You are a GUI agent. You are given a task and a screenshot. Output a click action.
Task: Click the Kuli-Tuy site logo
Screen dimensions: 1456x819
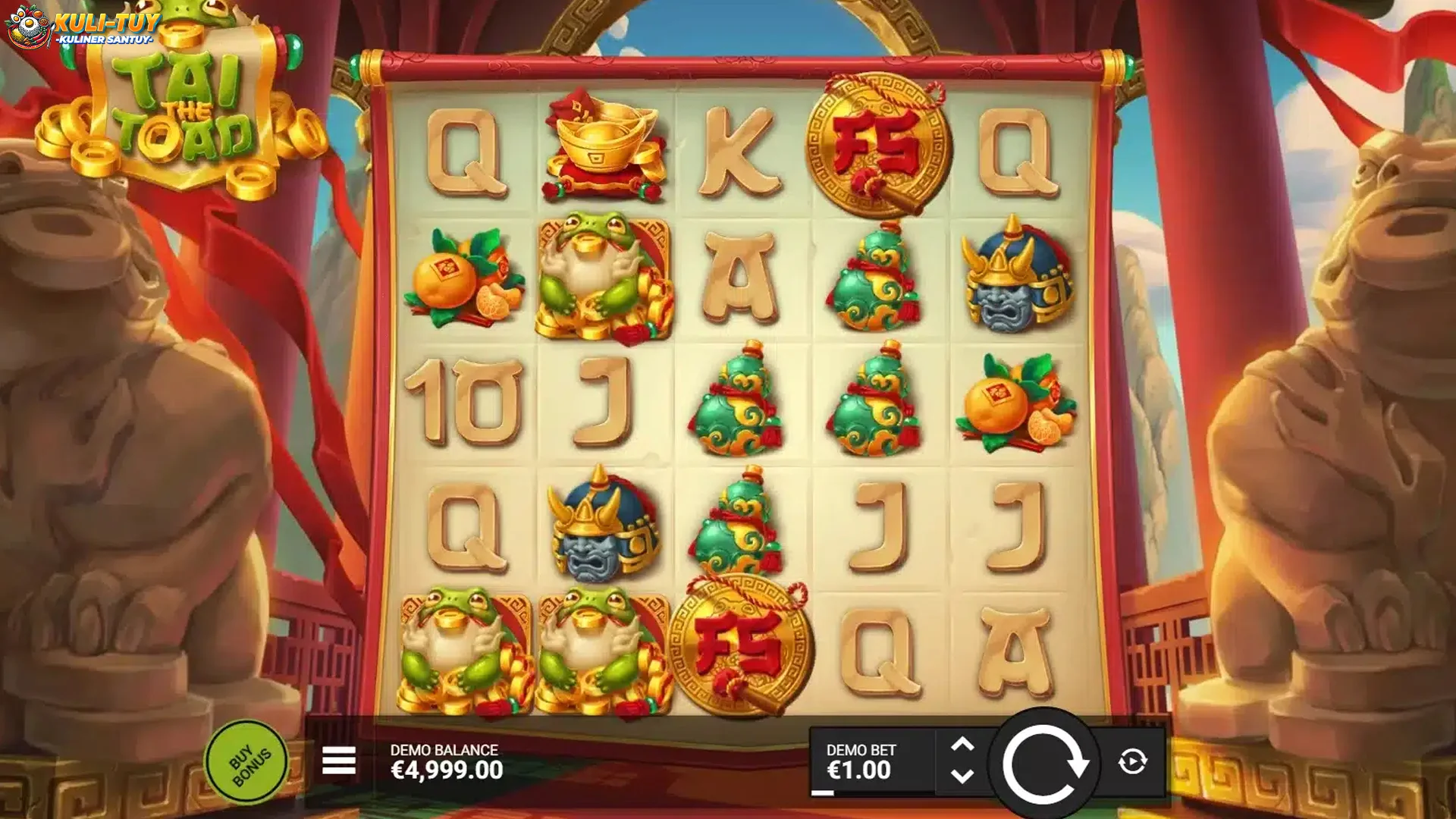(83, 27)
